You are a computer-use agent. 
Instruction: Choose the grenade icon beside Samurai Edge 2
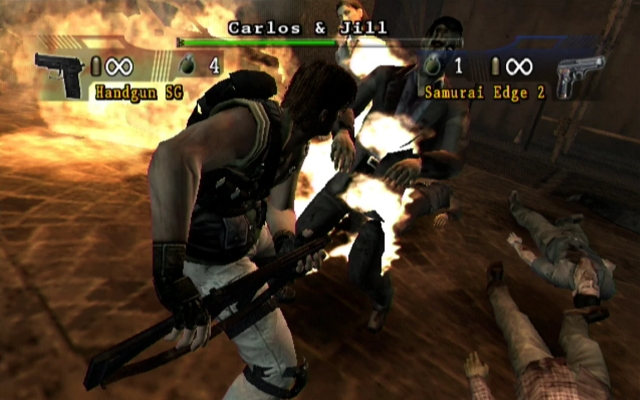click(x=433, y=66)
